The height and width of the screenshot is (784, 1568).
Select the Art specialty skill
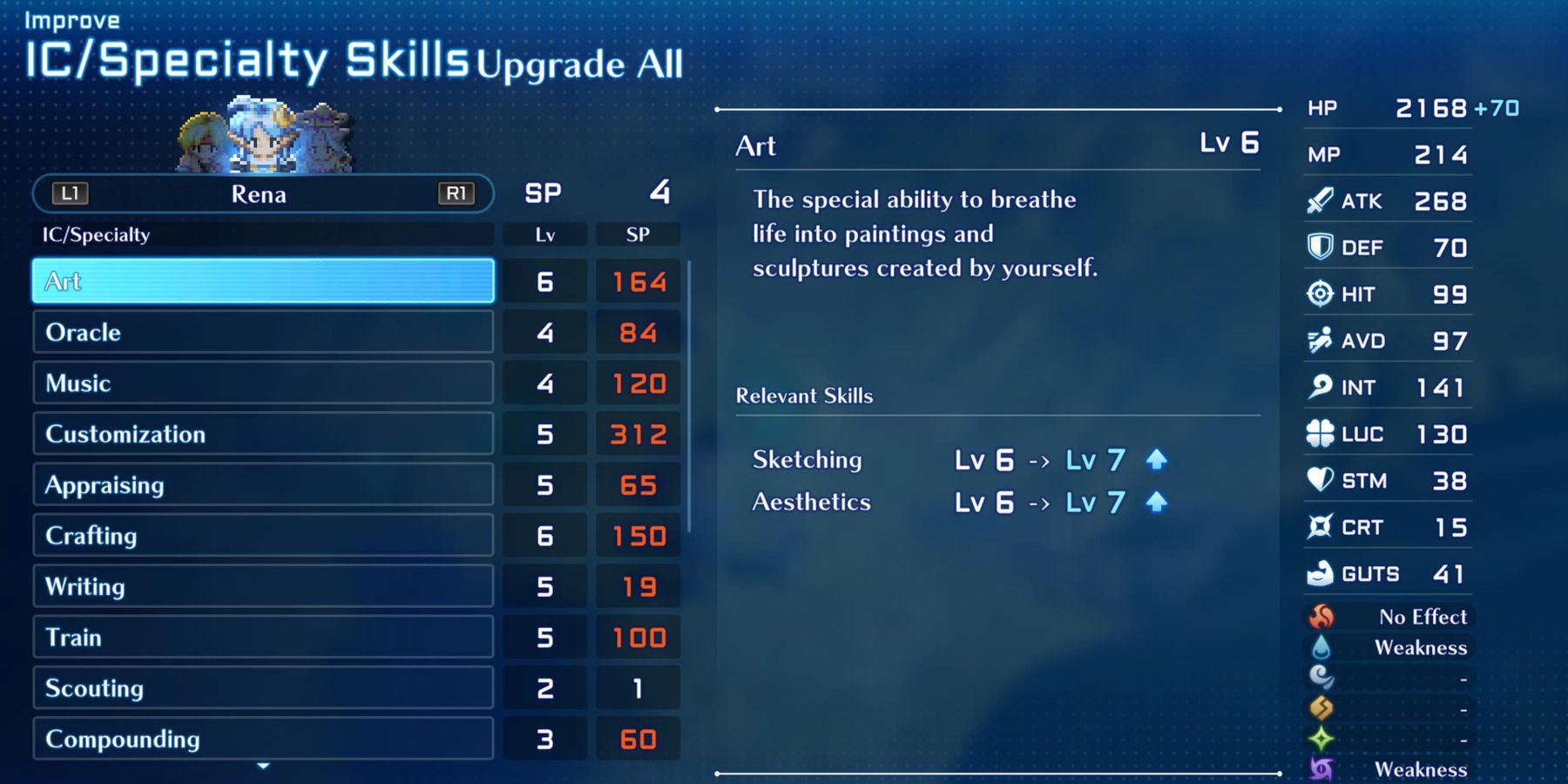pos(261,280)
